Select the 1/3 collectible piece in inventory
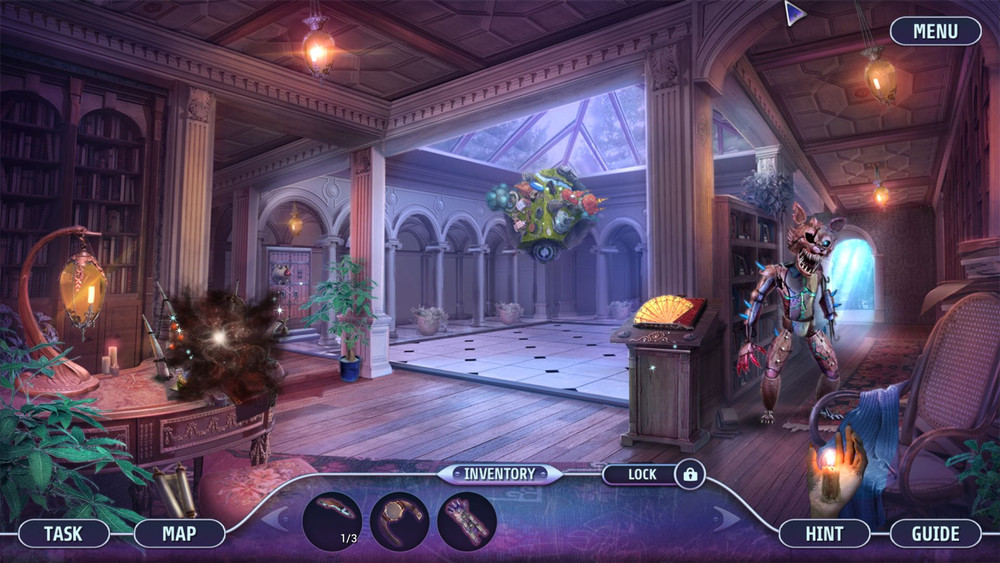 coord(332,521)
